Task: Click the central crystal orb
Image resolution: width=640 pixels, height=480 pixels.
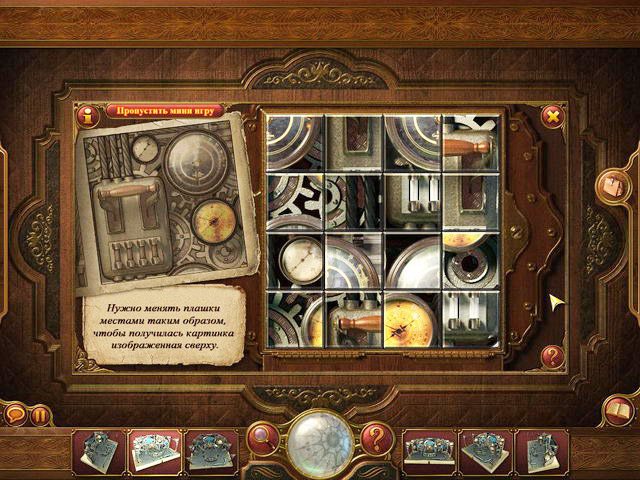Action: point(318,439)
